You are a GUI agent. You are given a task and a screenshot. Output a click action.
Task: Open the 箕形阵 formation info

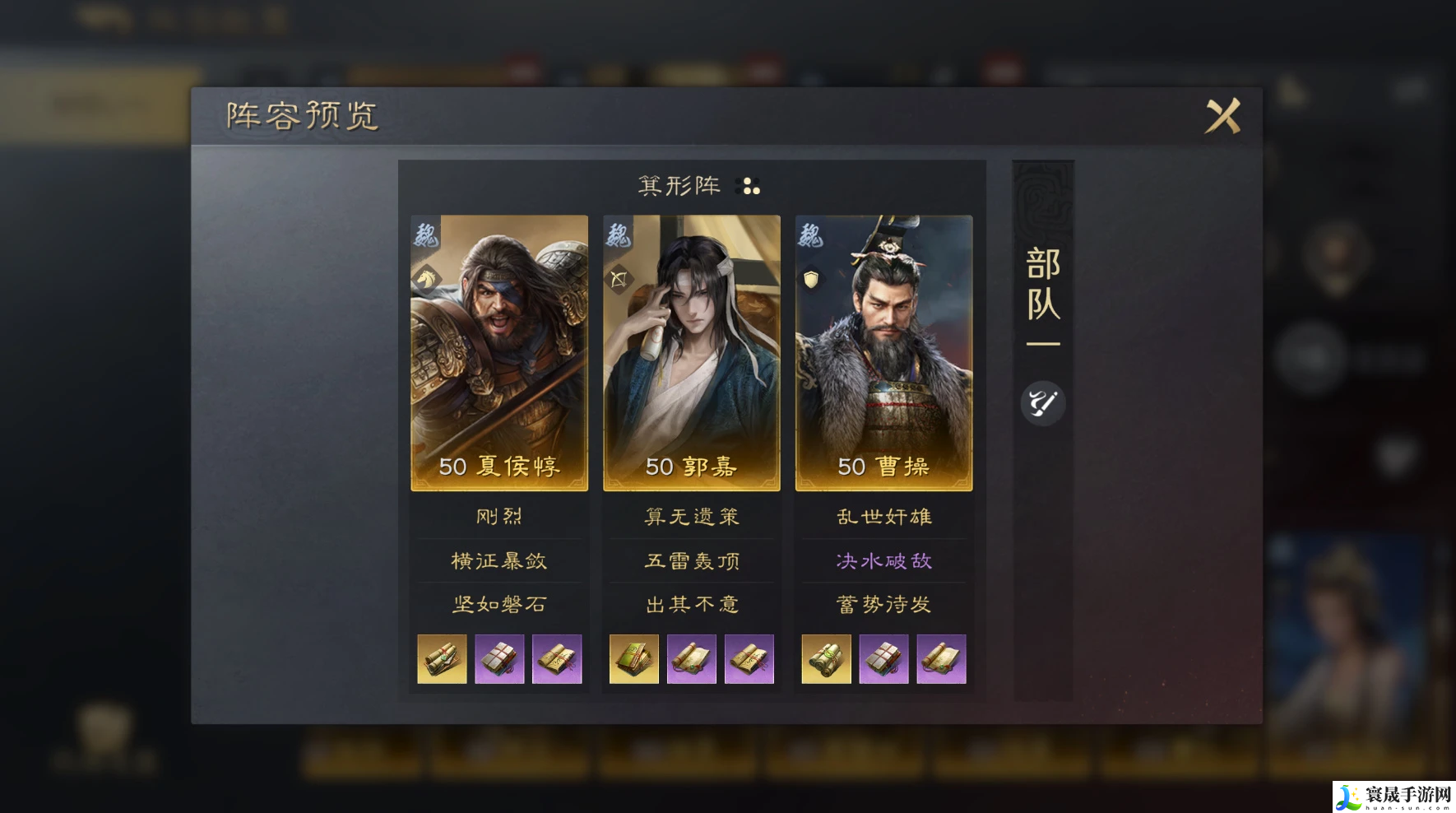[698, 186]
